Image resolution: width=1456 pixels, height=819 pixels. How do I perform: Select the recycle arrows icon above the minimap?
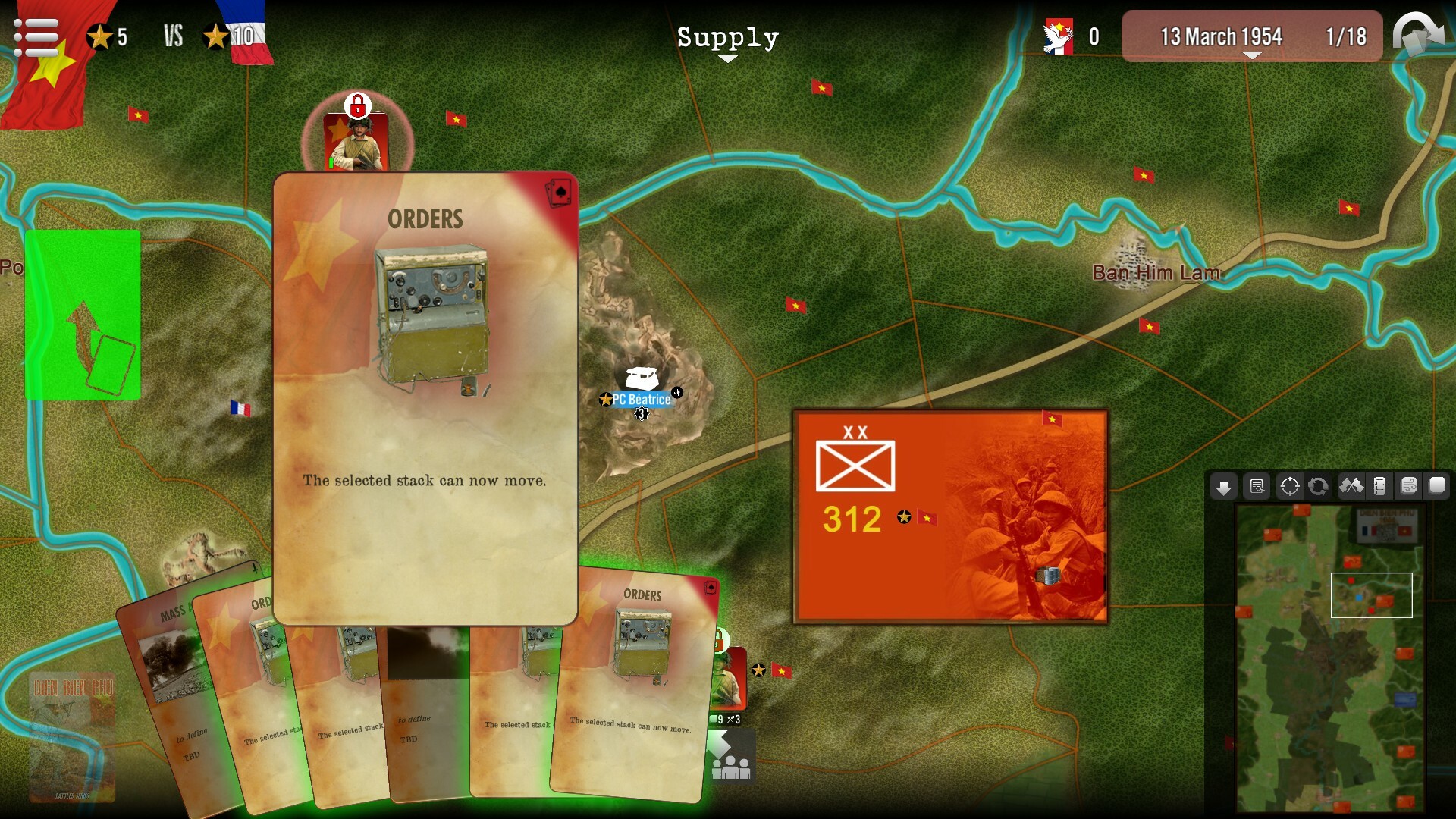(x=1319, y=488)
